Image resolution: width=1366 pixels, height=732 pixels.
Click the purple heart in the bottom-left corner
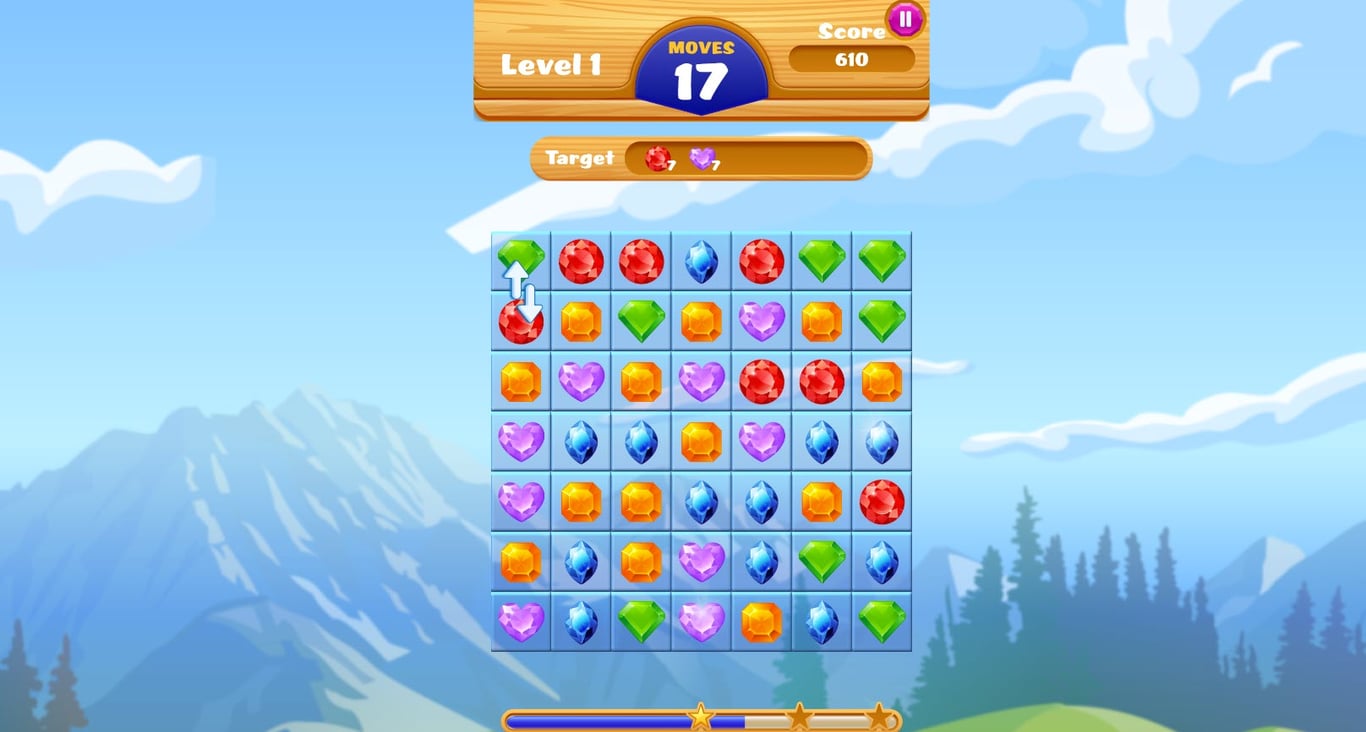click(520, 620)
